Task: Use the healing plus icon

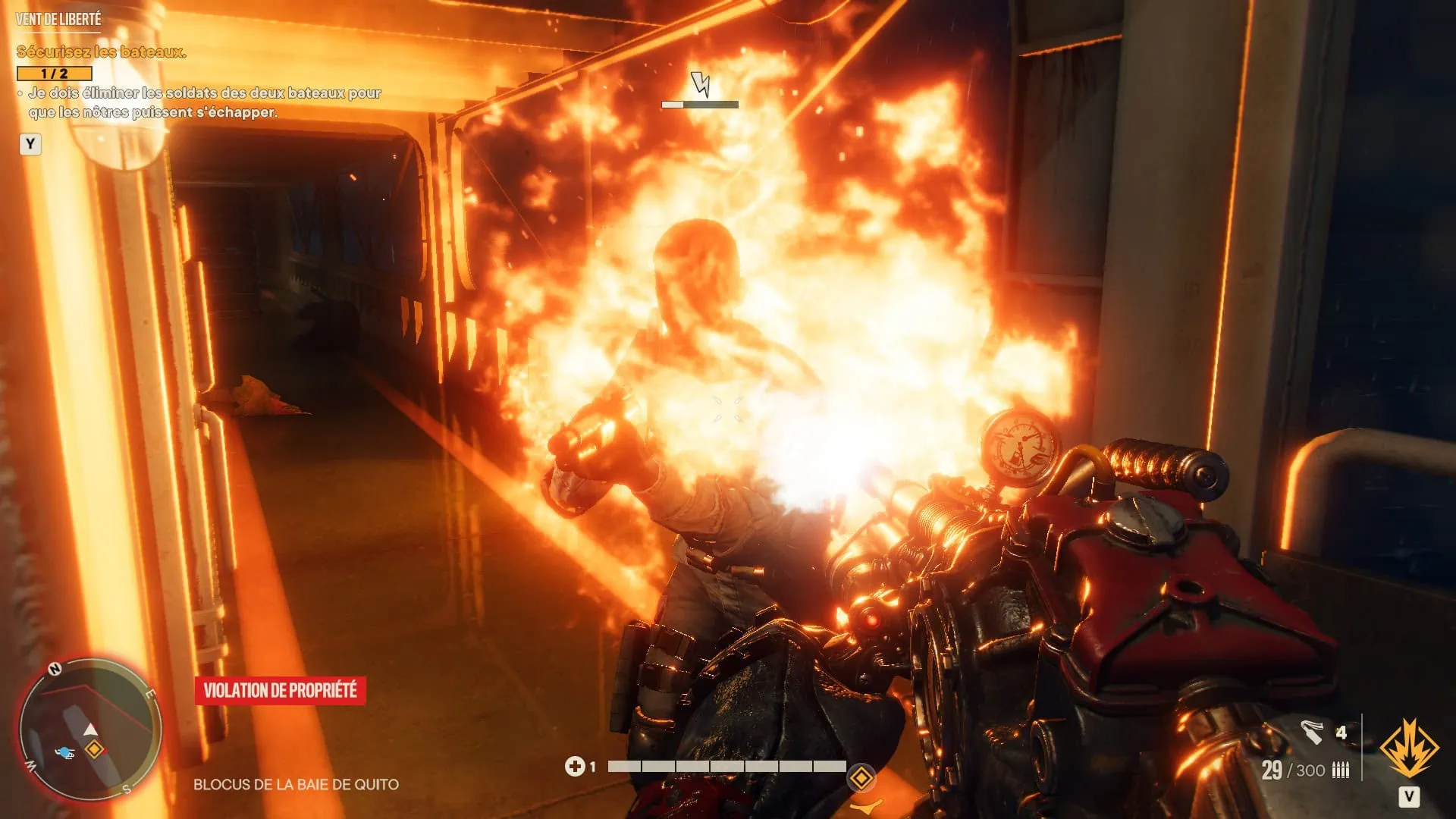Action: tap(574, 767)
